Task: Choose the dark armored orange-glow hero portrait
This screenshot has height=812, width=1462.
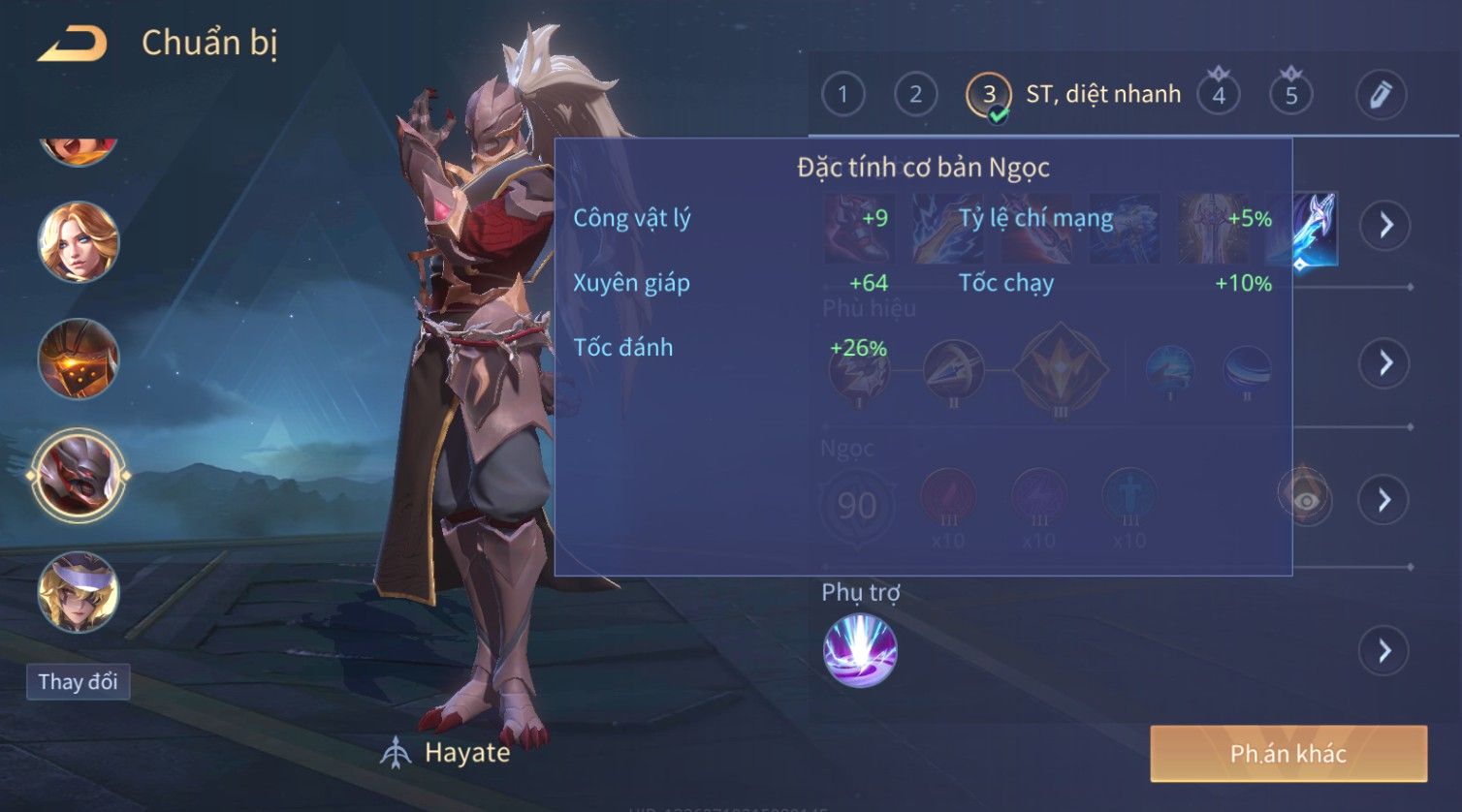Action: [79, 359]
